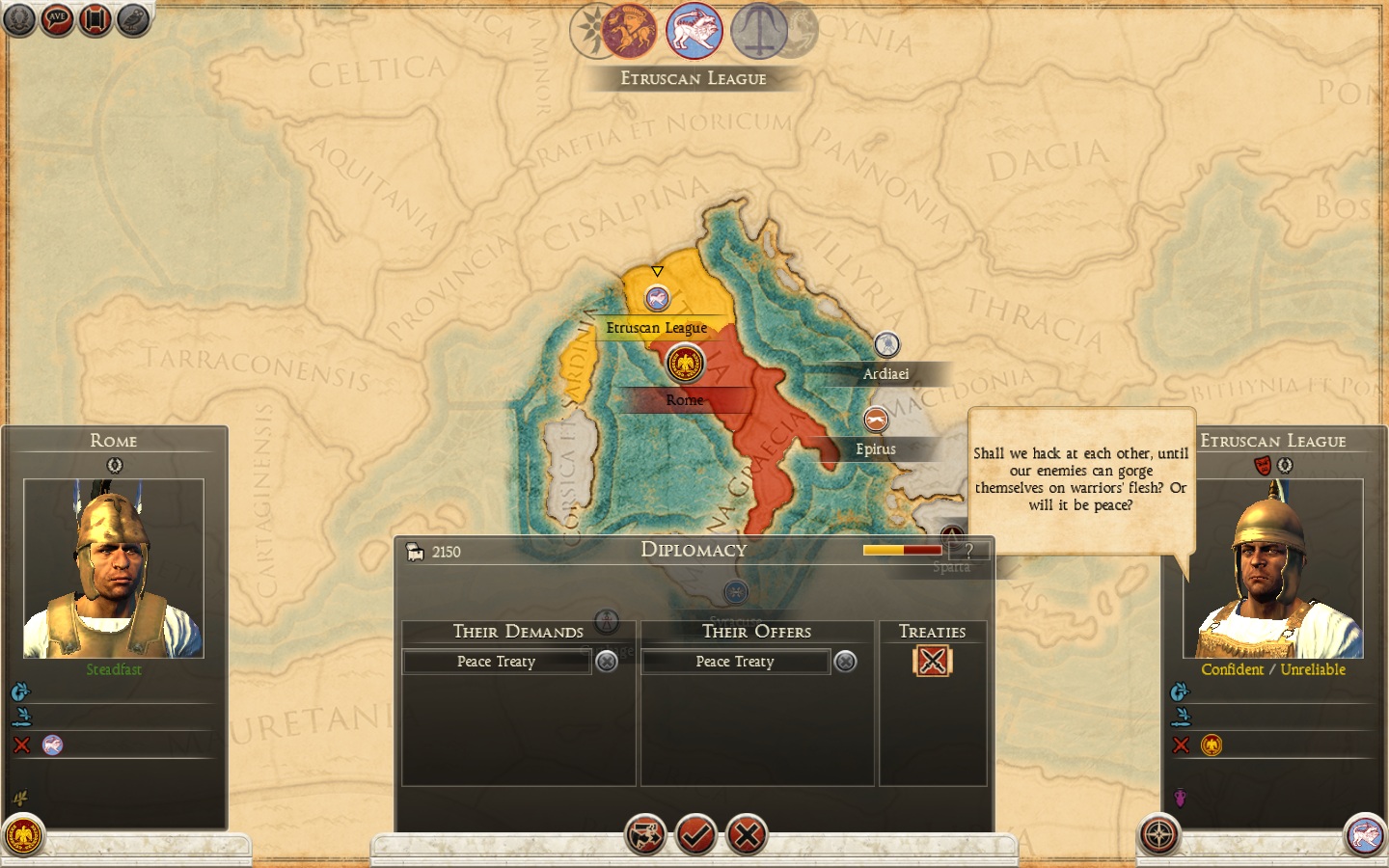Open the counter-offer button beside the checkmark
1389x868 pixels.
[x=644, y=835]
